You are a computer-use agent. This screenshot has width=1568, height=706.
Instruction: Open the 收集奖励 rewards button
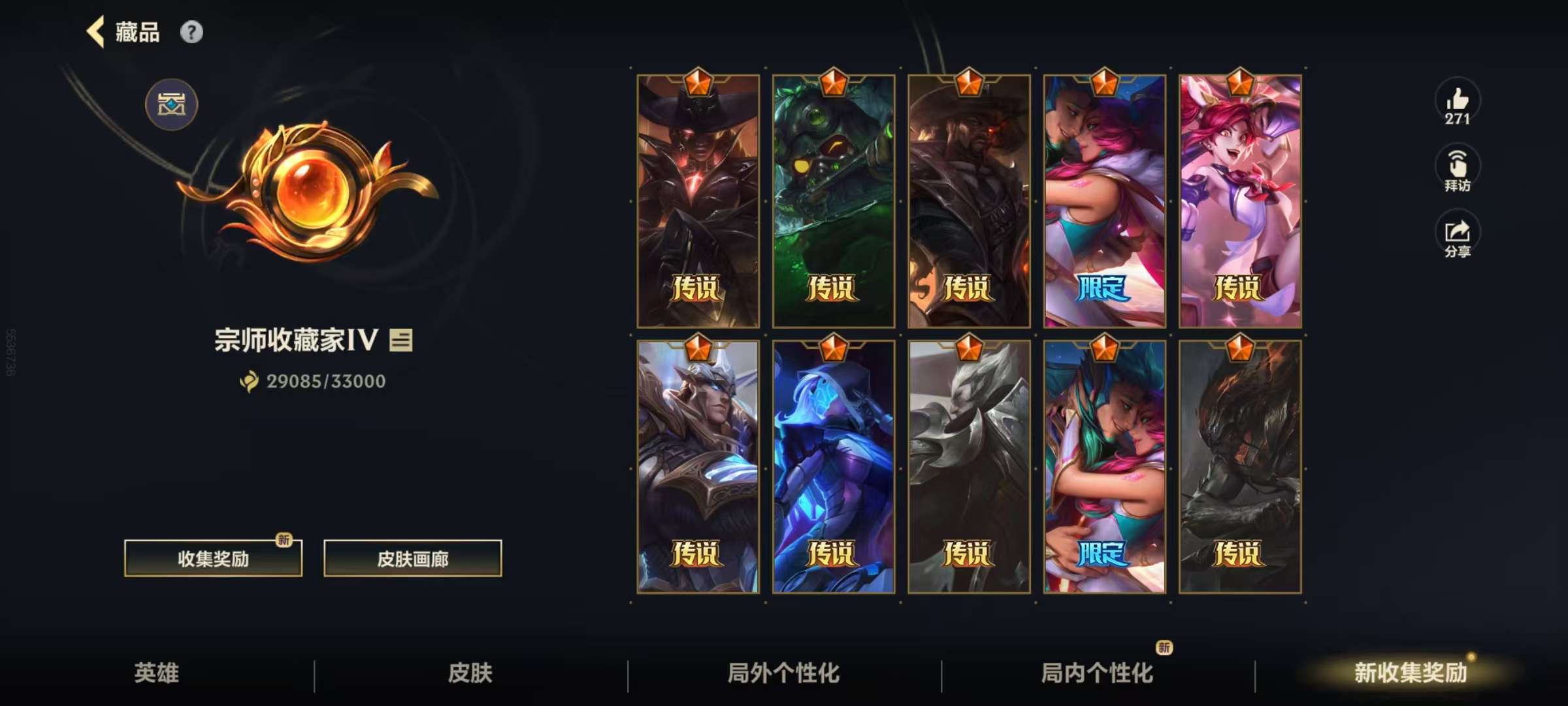pos(213,558)
